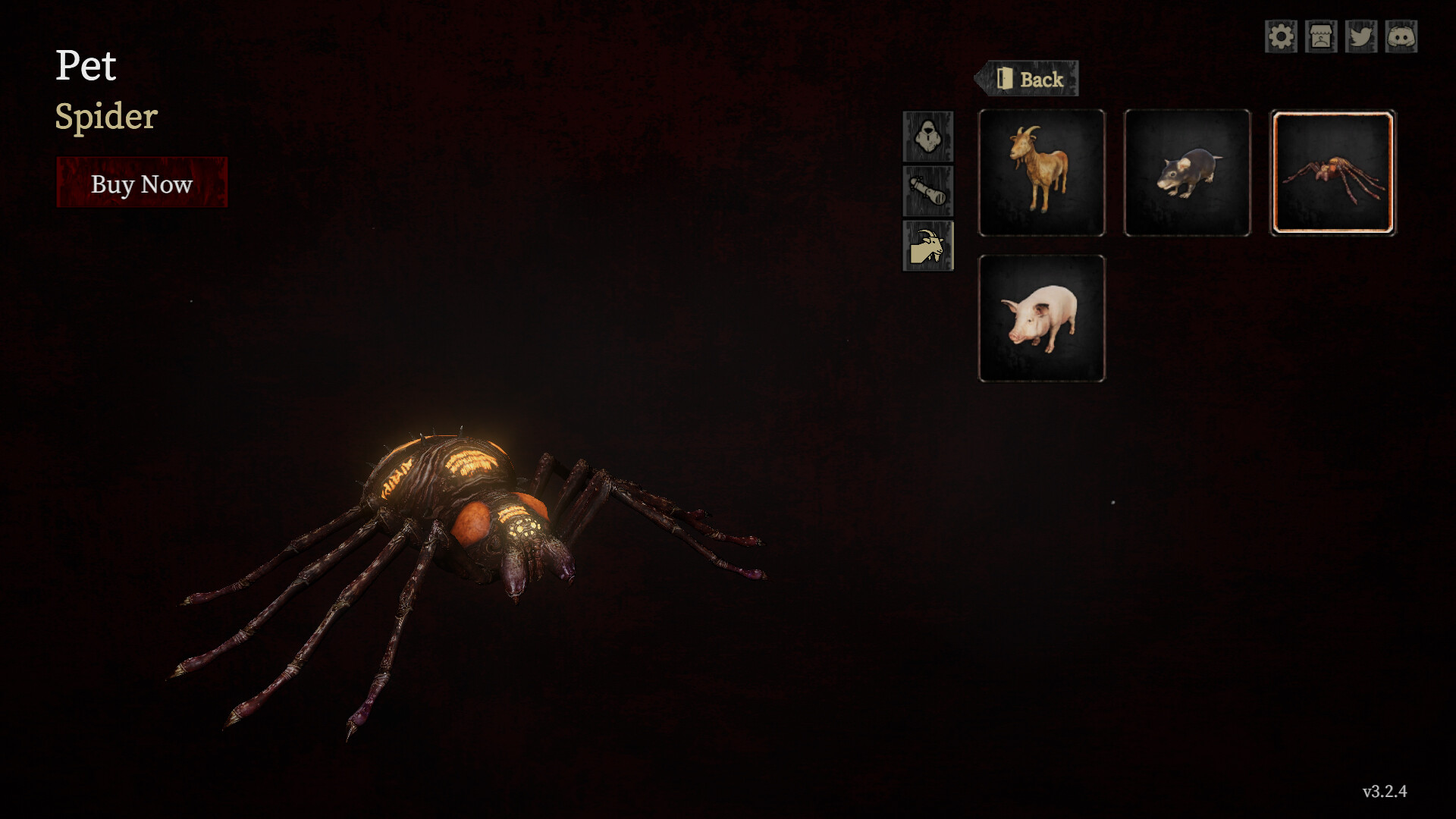Open the Discord link icon

(x=1401, y=36)
